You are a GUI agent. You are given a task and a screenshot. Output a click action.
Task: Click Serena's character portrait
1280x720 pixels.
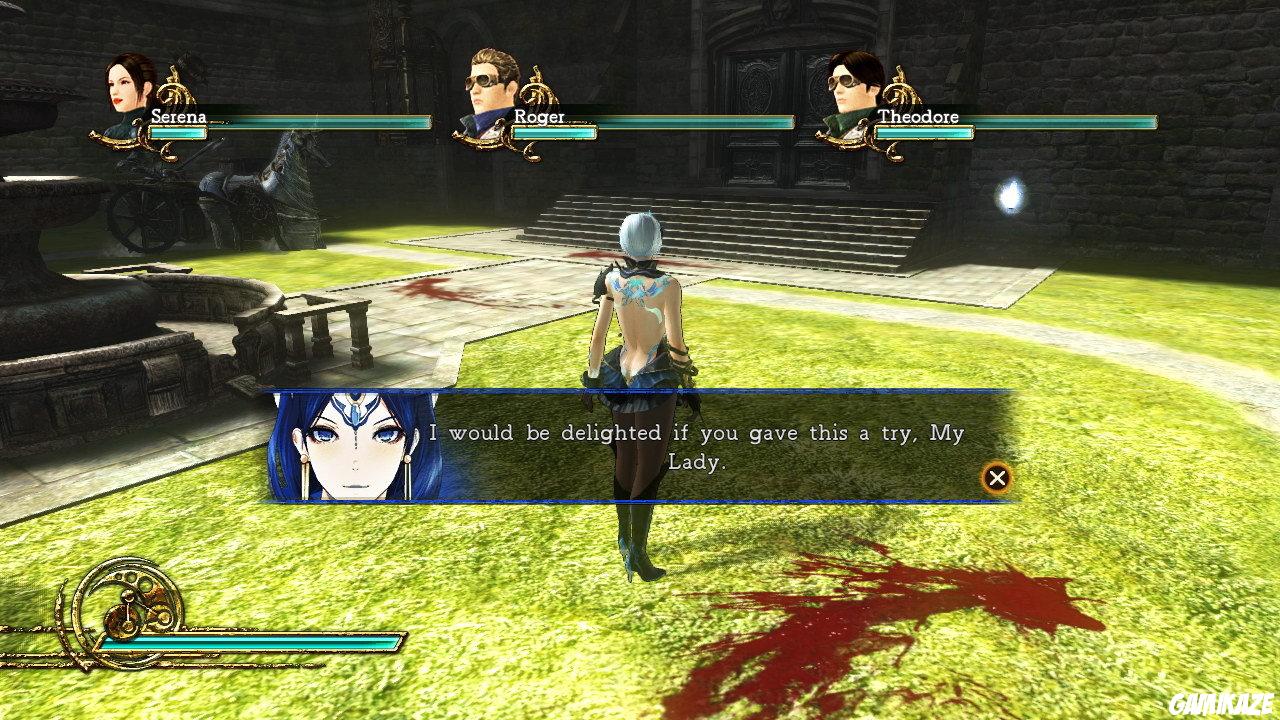tap(122, 95)
